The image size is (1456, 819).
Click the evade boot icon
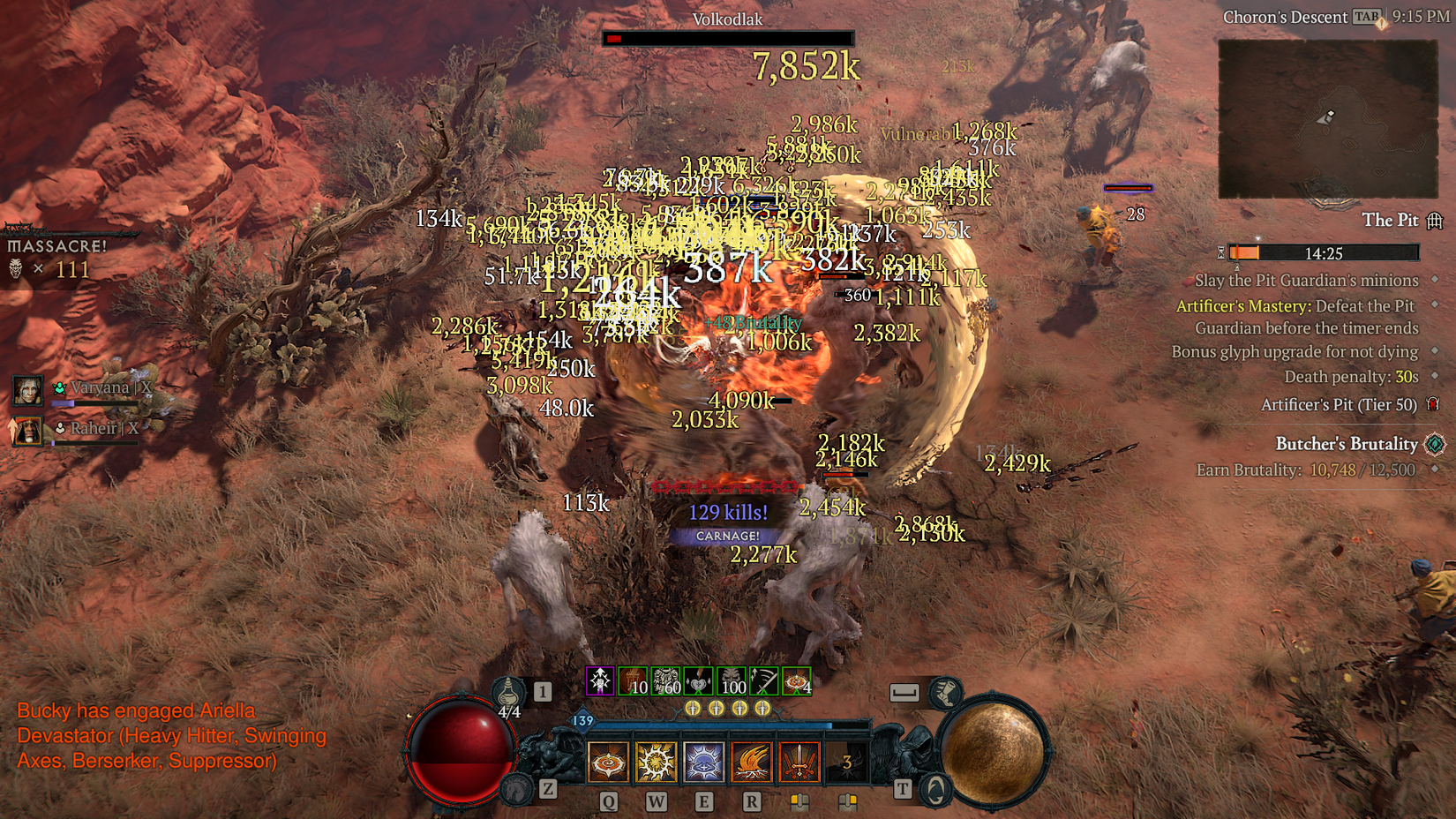coord(945,694)
